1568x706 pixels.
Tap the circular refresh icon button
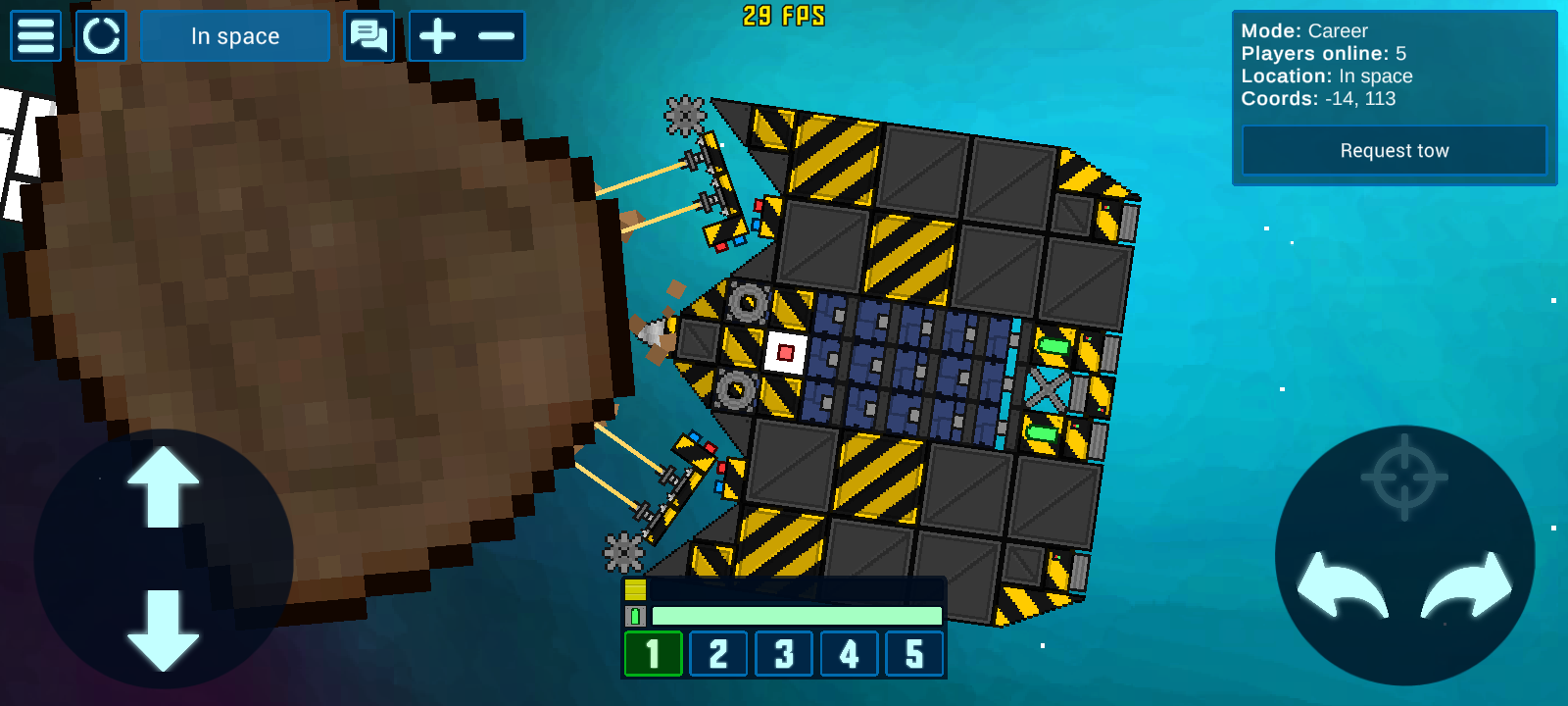coord(101,36)
